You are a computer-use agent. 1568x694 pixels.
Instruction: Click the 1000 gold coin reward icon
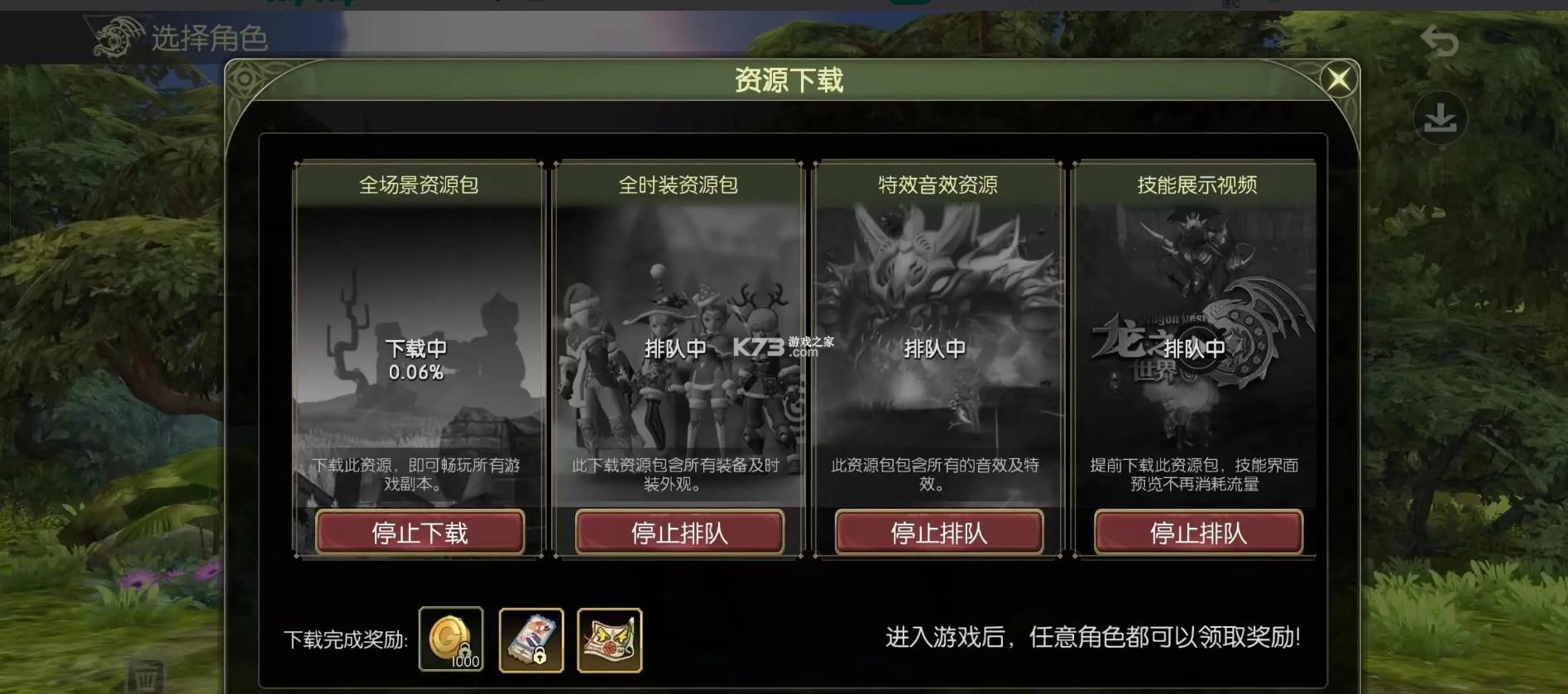pyautogui.click(x=452, y=639)
